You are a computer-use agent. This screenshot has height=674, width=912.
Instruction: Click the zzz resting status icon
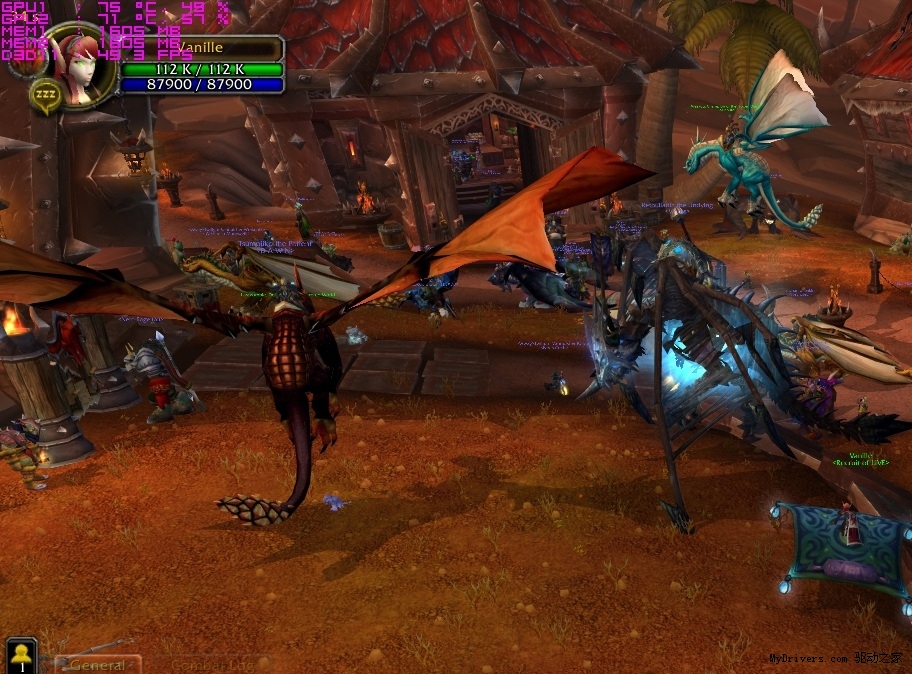coord(45,95)
